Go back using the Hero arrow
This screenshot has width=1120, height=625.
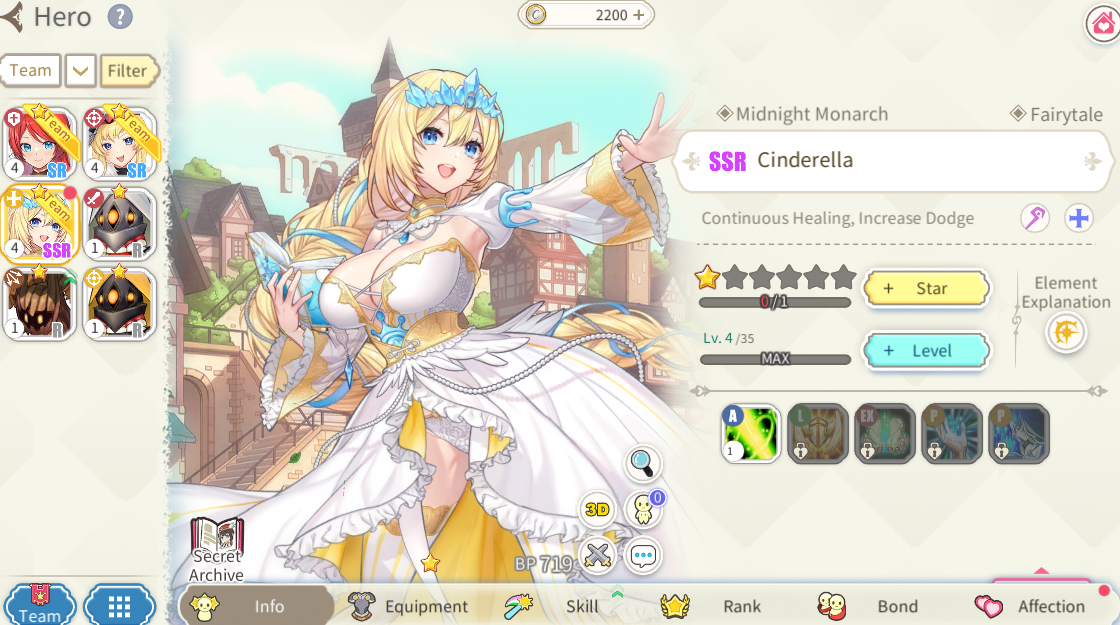pos(13,17)
